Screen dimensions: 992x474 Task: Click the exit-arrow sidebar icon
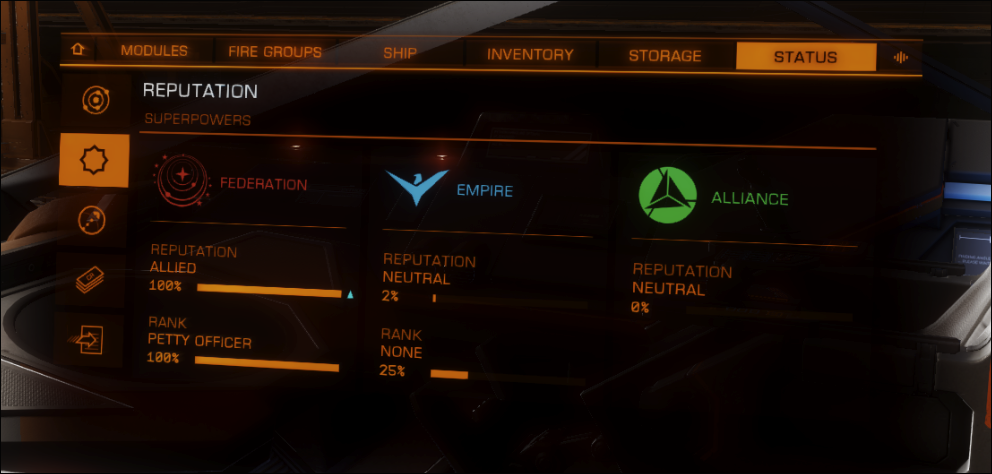(x=90, y=340)
